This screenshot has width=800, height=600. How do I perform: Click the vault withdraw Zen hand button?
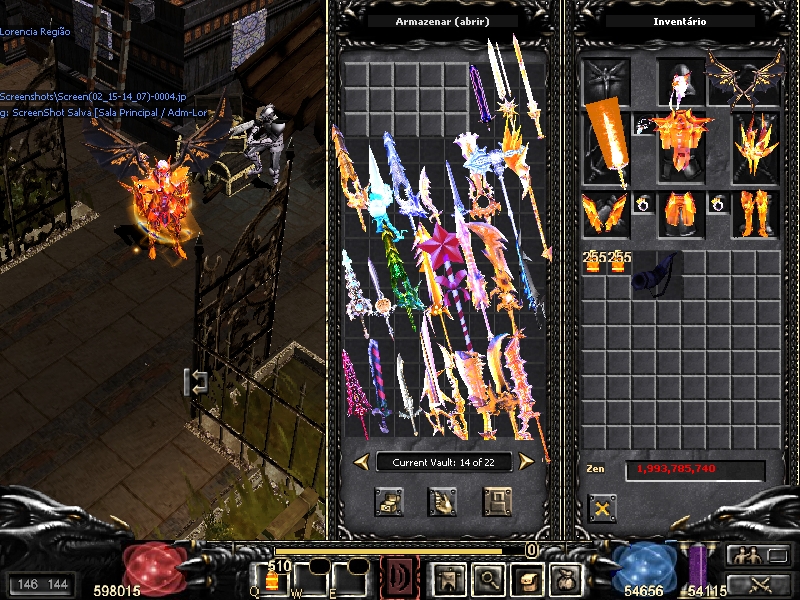click(442, 500)
